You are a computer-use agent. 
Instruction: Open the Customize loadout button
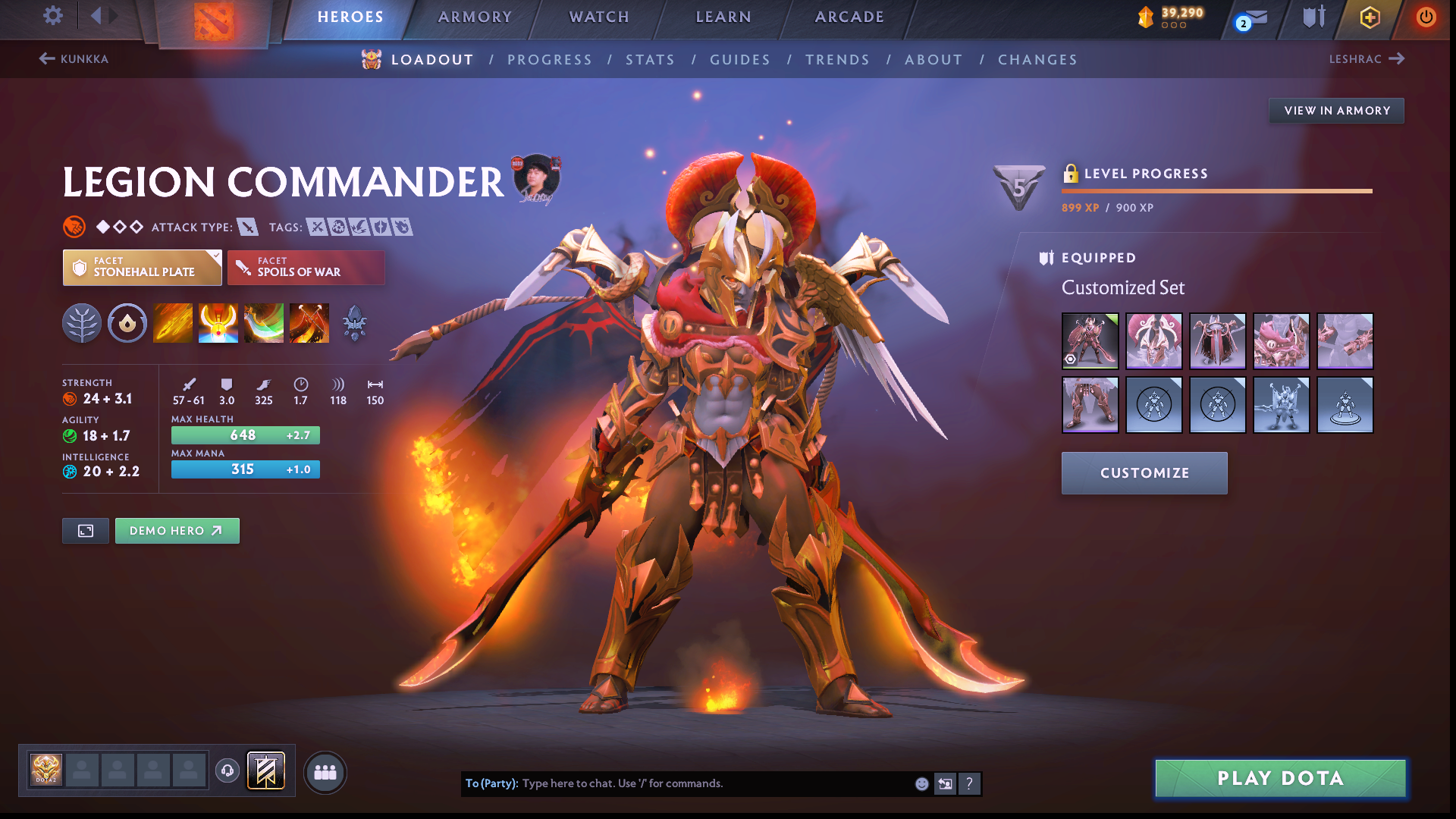click(1144, 473)
